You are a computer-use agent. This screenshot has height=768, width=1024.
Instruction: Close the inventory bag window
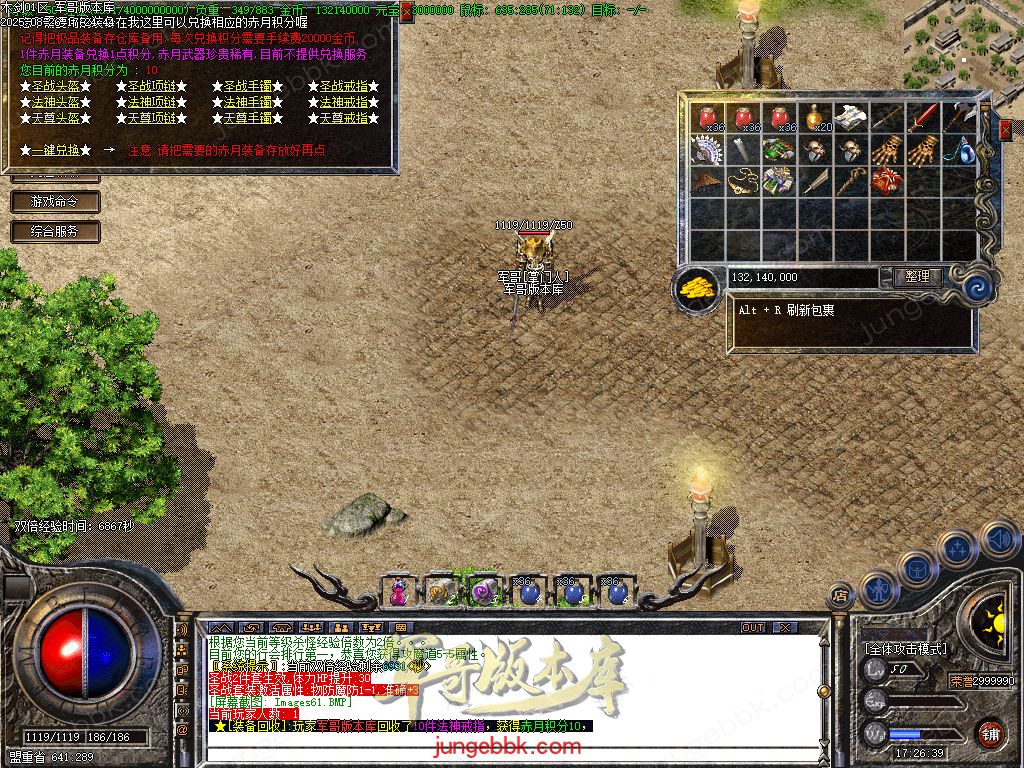(1004, 131)
